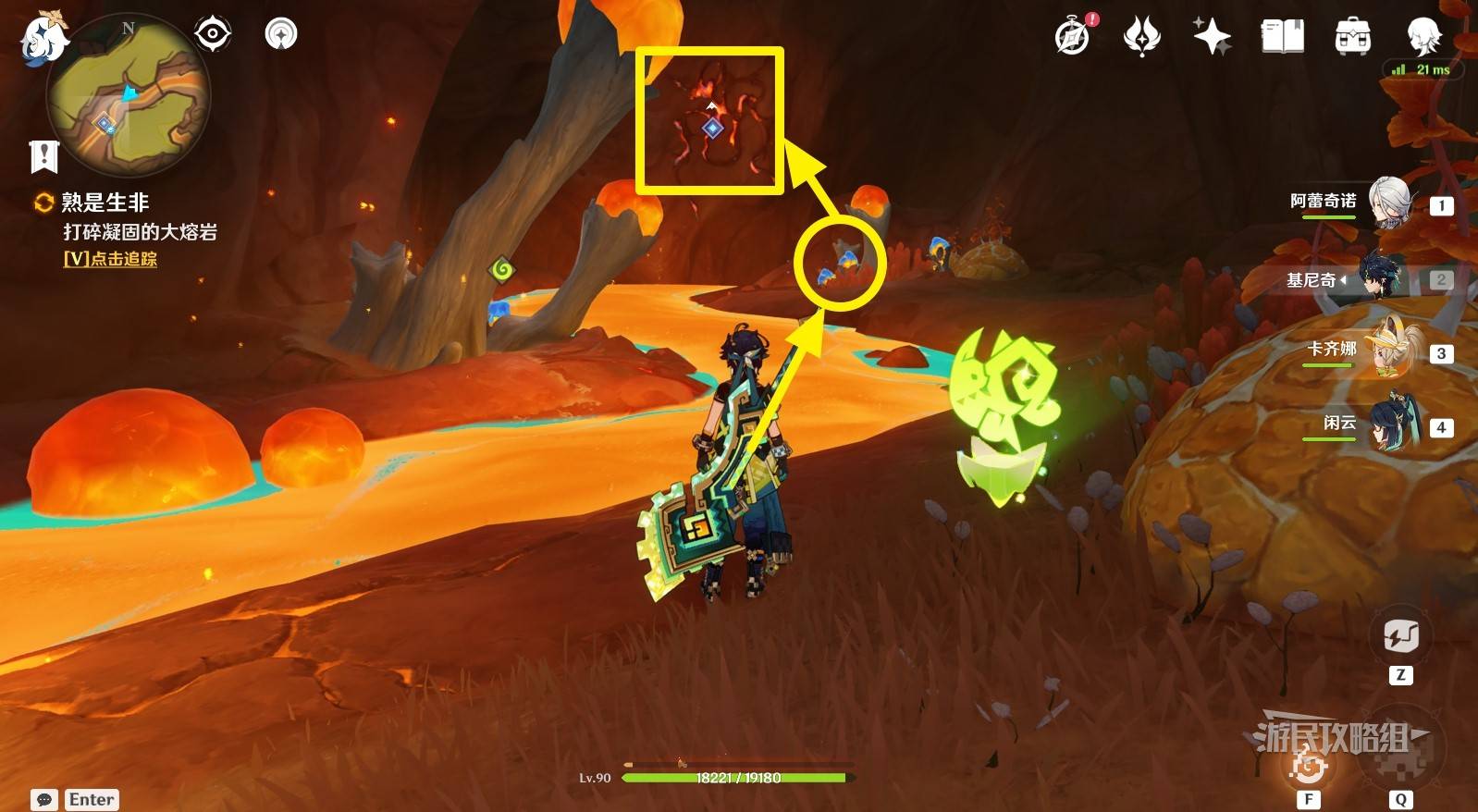Click the round icon right of the target ring
This screenshot has width=1478, height=812.
280,34
